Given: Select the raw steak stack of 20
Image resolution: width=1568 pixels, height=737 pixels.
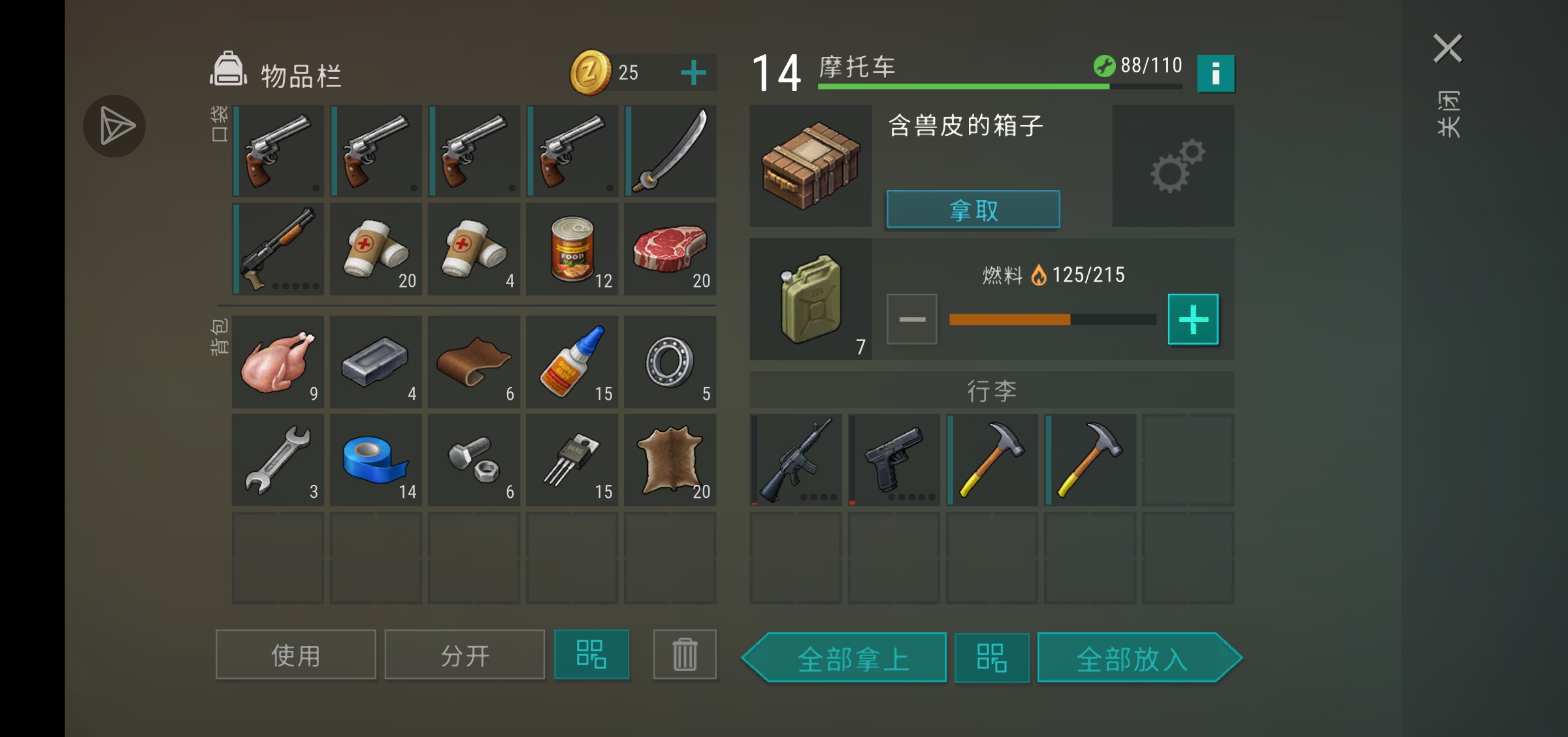Looking at the screenshot, I should pos(670,250).
